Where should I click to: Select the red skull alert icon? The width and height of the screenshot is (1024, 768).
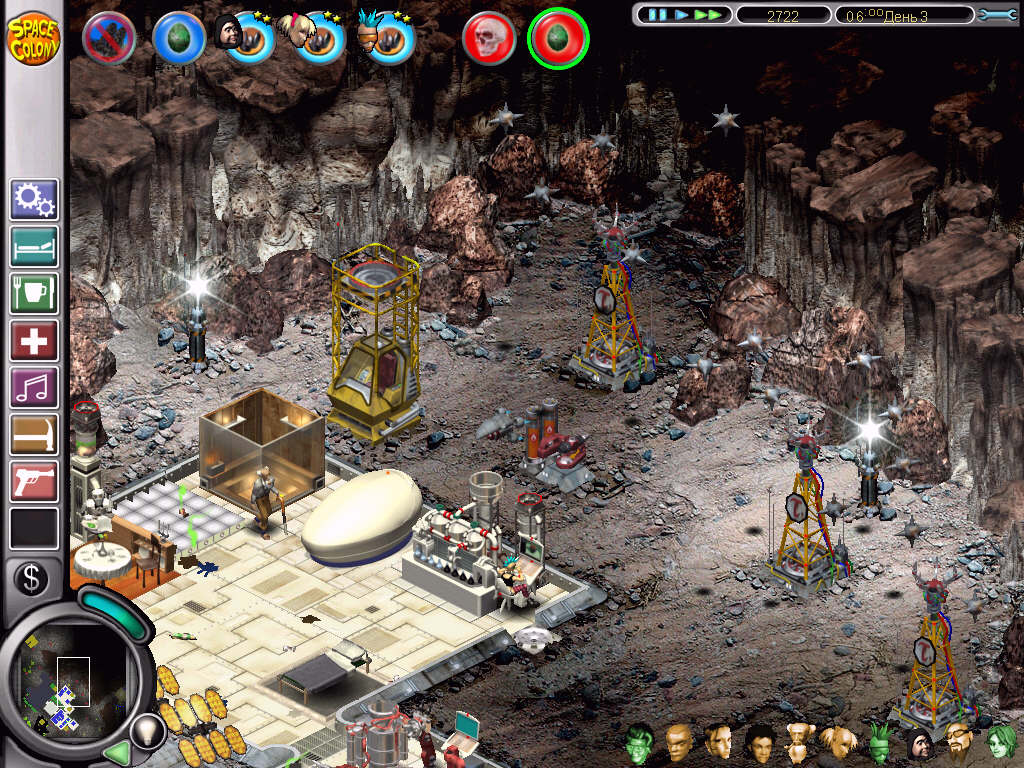point(489,38)
